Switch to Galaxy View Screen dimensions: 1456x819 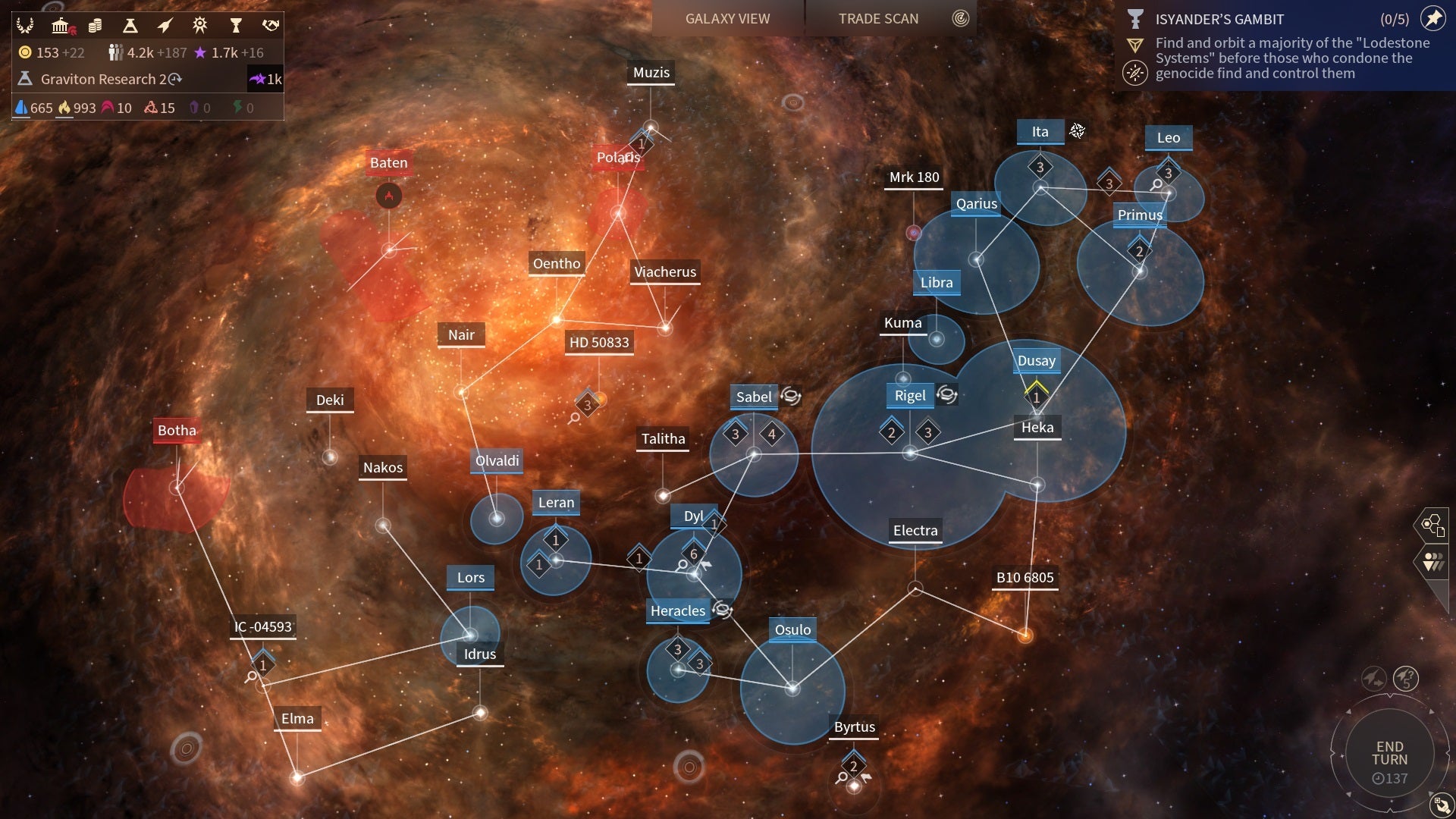[x=727, y=19]
